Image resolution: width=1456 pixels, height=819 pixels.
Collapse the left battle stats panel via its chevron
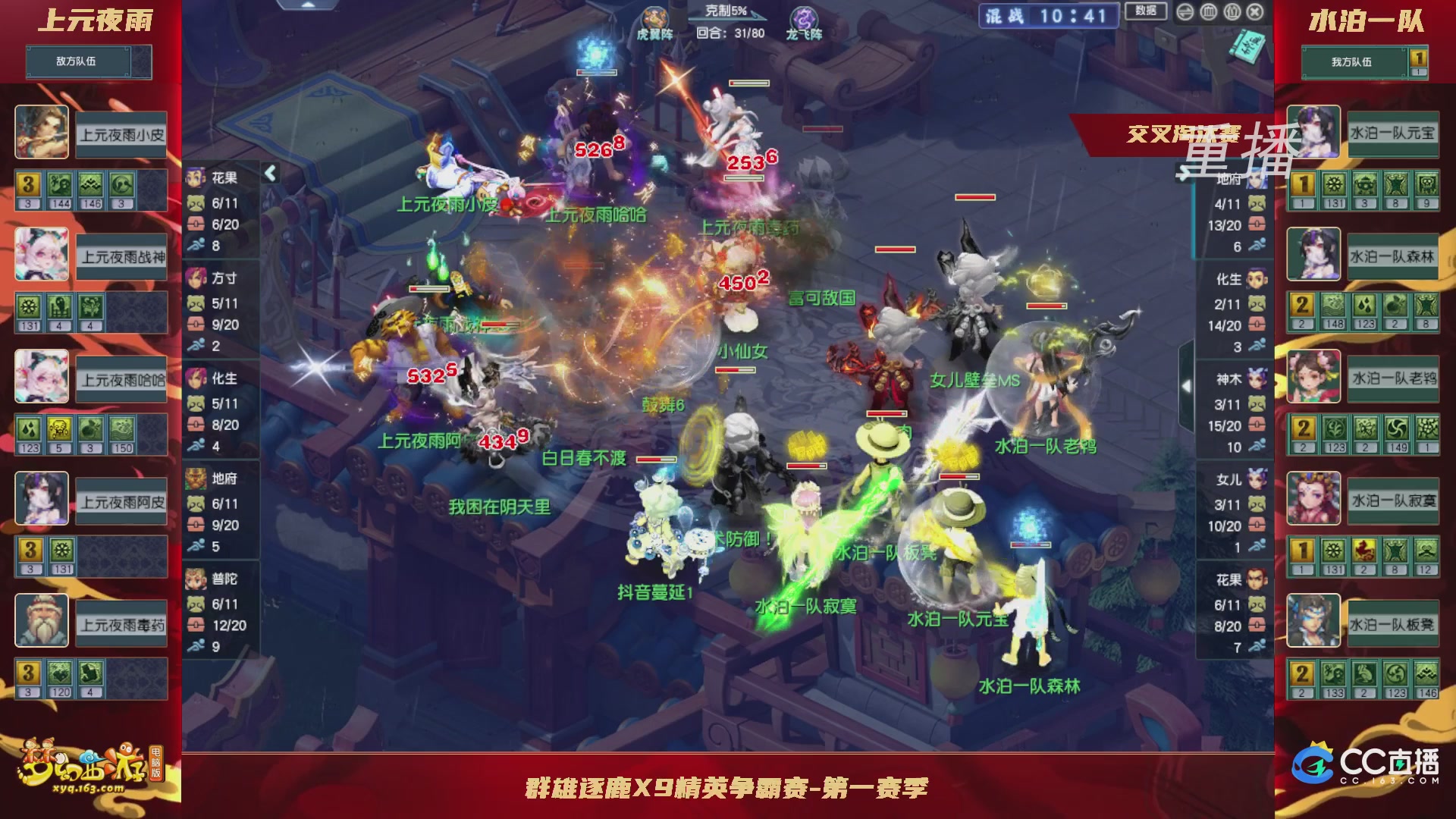tap(269, 173)
